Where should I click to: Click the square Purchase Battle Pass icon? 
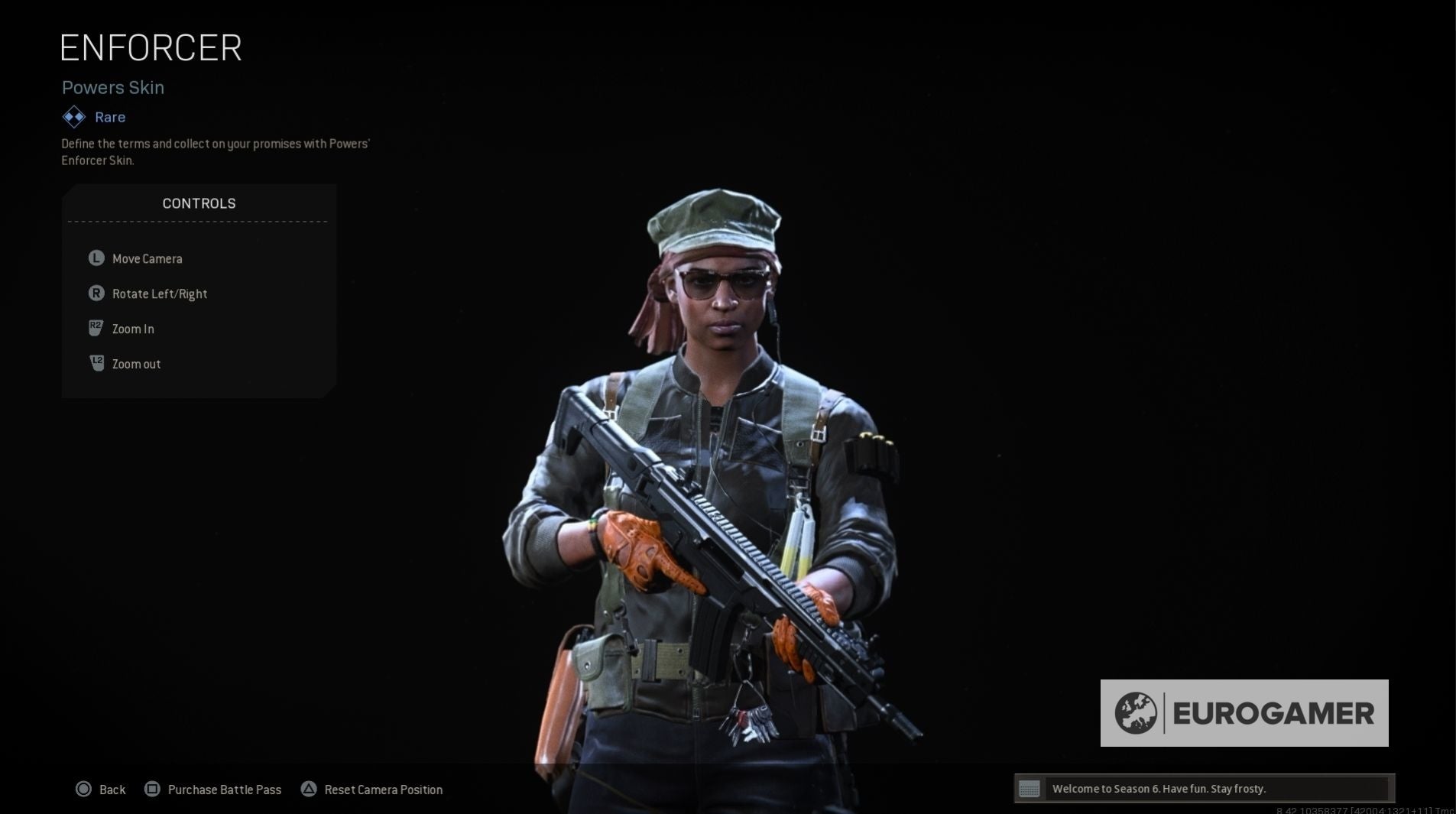pos(153,789)
